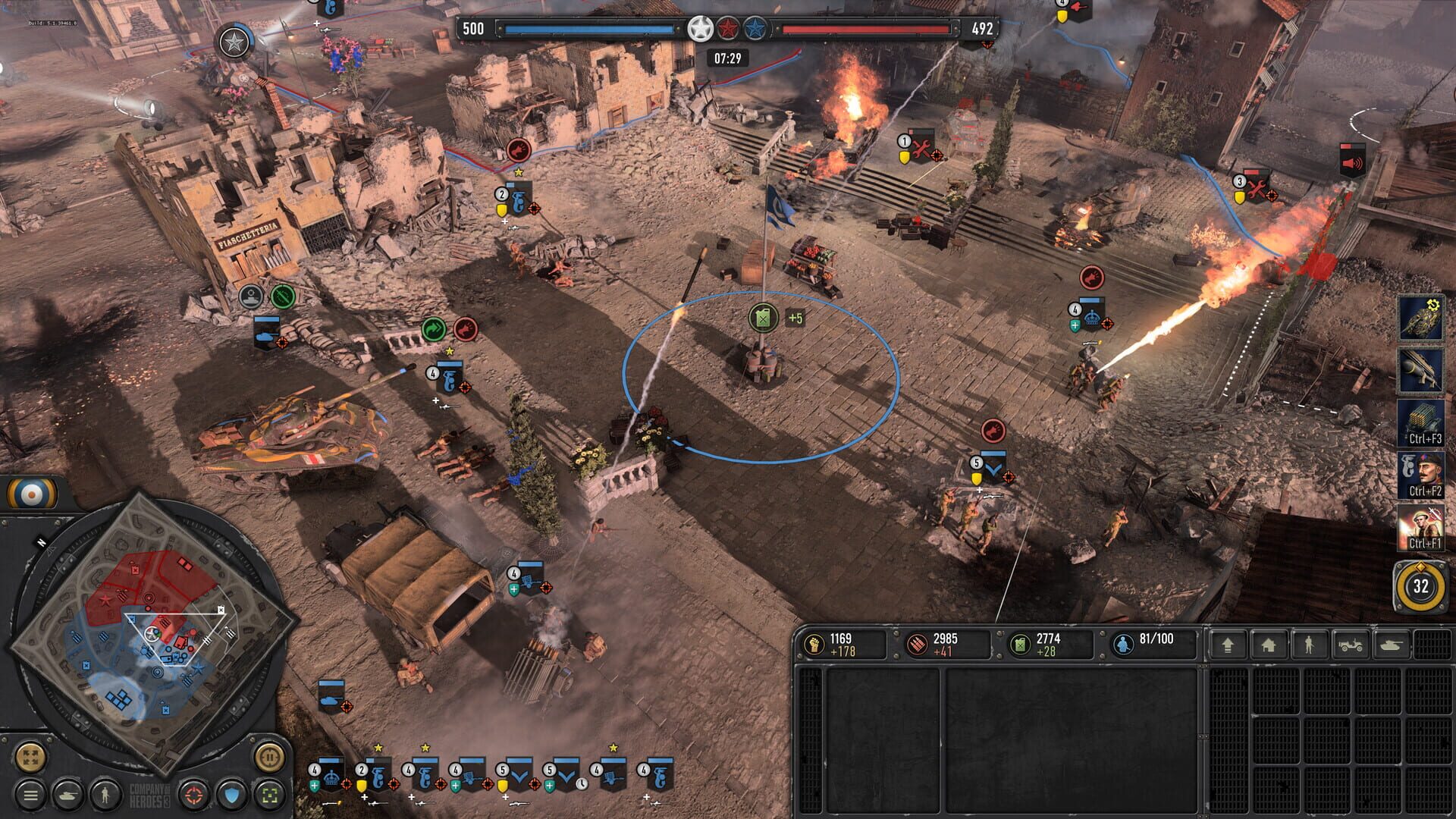Toggle the tactical pause button
The image size is (1456, 819).
click(271, 758)
